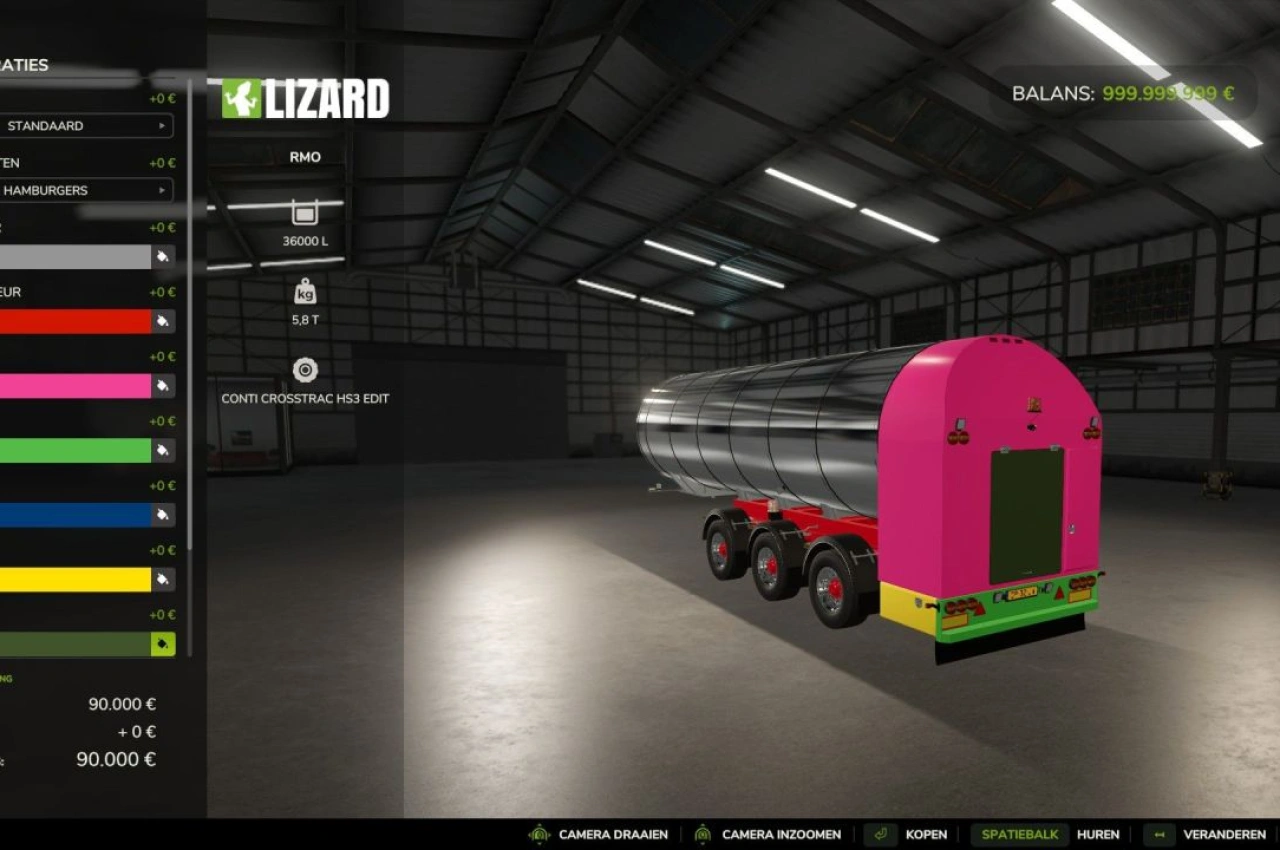Toggle the paint bucket on the pink color bar
The height and width of the screenshot is (850, 1280).
[x=160, y=386]
